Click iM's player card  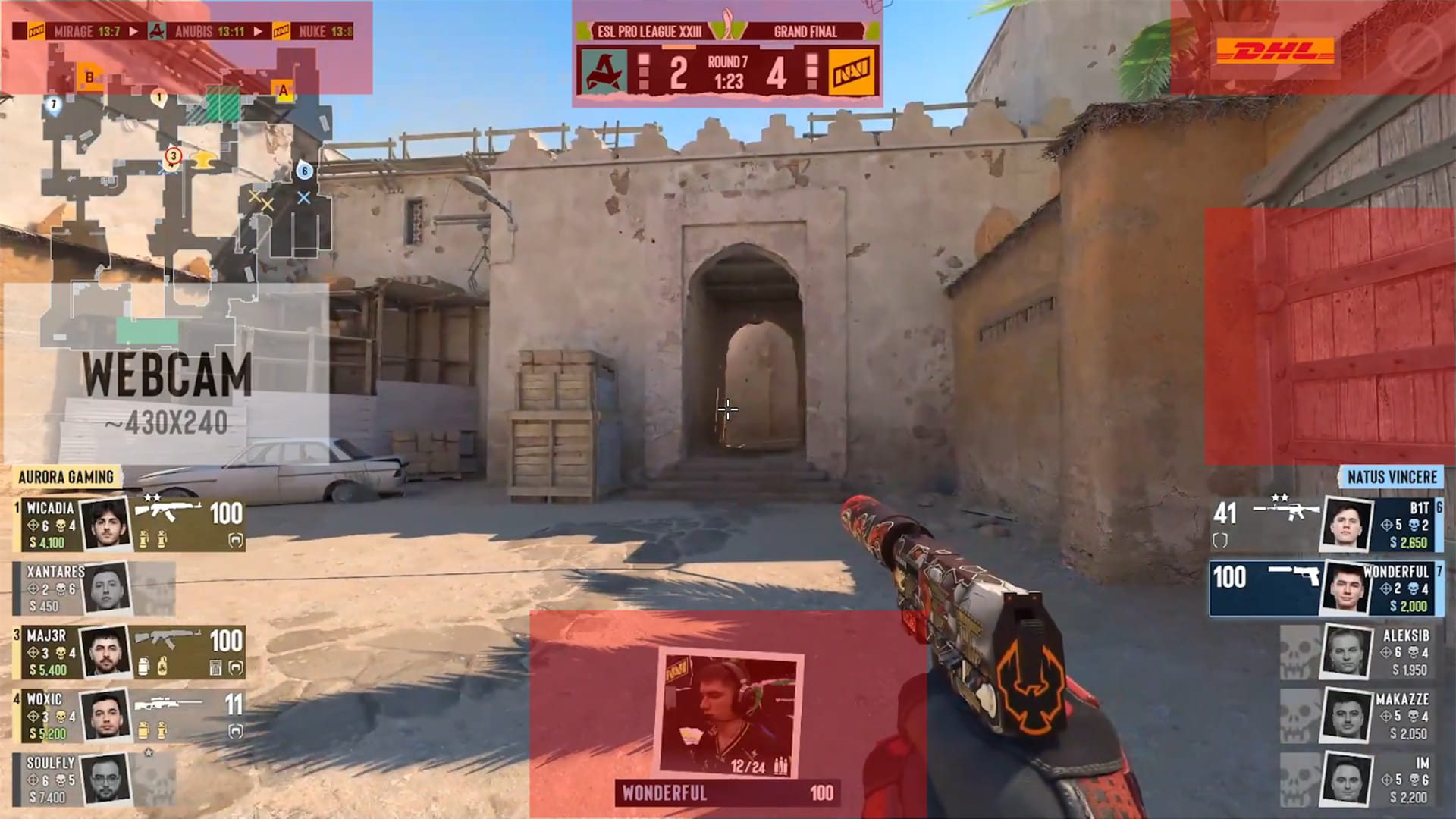coord(1361,779)
